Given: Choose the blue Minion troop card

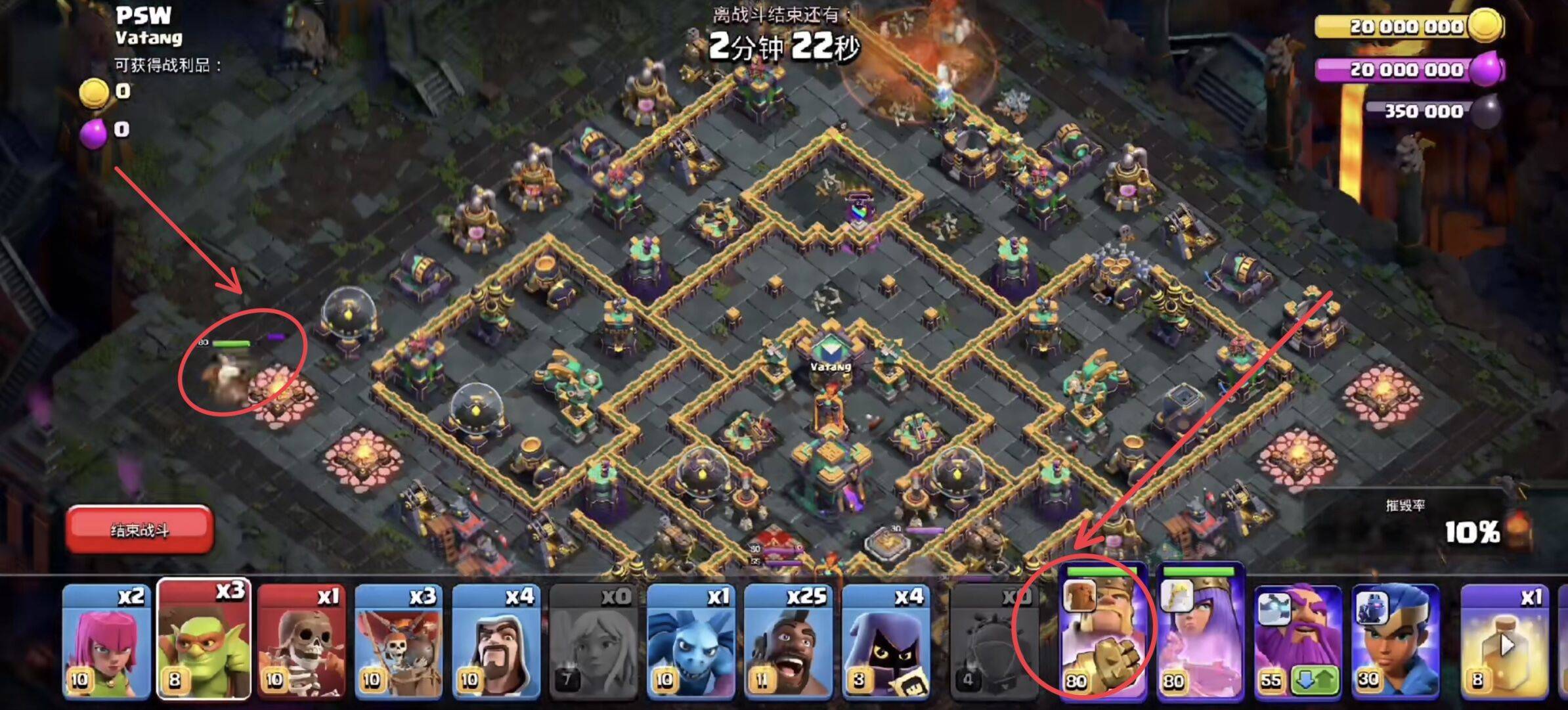Looking at the screenshot, I should click(x=690, y=640).
